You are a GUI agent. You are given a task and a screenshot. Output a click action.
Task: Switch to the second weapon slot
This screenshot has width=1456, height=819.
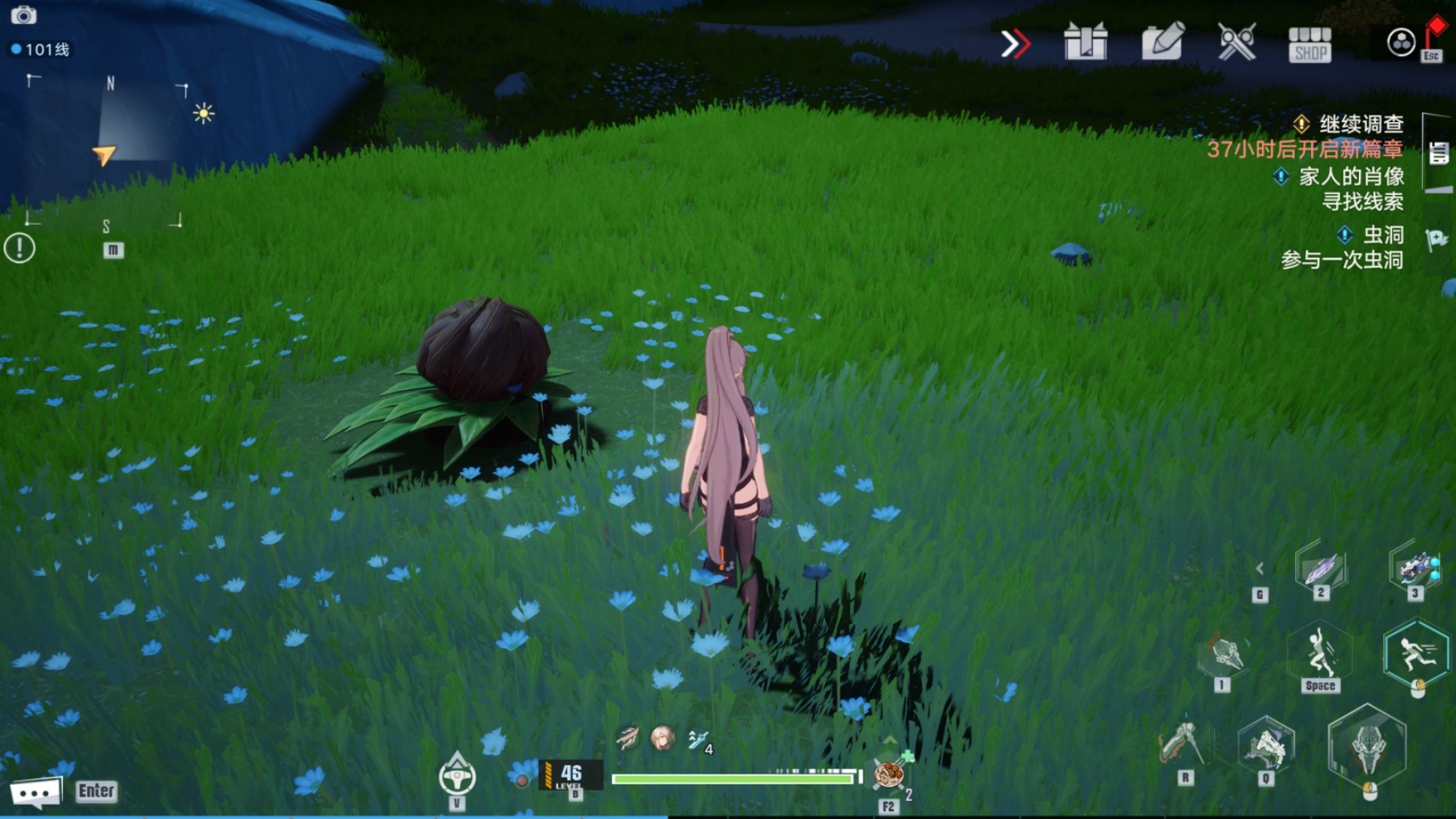1321,568
